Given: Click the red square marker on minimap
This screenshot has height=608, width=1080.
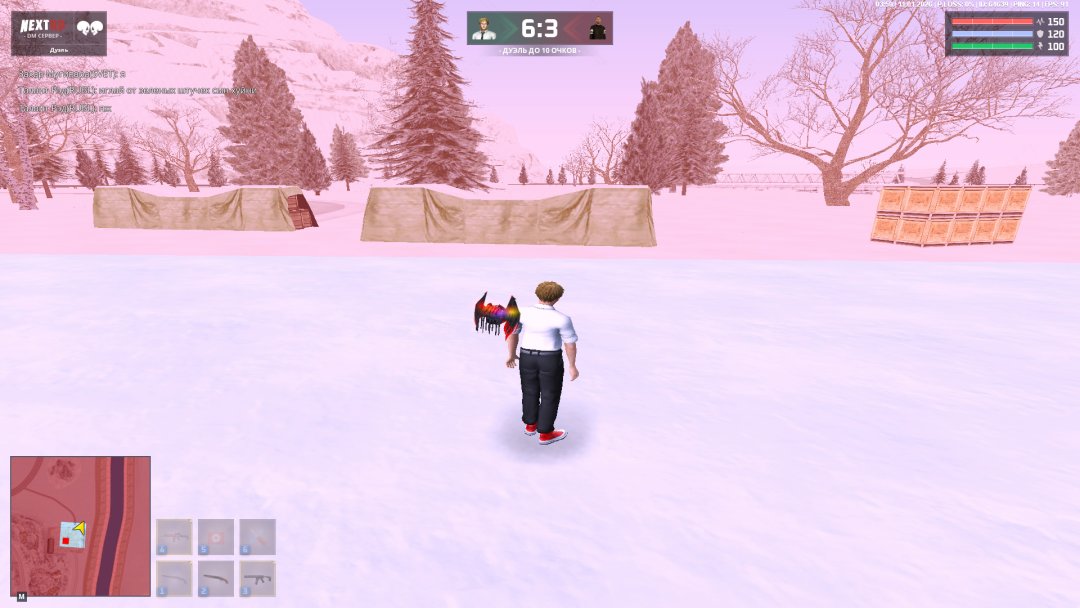Looking at the screenshot, I should tap(65, 541).
